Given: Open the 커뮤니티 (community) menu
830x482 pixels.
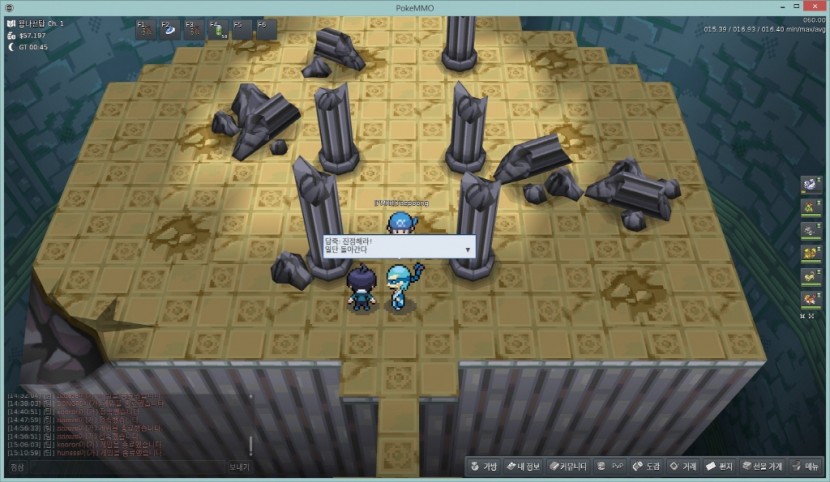Looking at the screenshot, I should pos(566,466).
